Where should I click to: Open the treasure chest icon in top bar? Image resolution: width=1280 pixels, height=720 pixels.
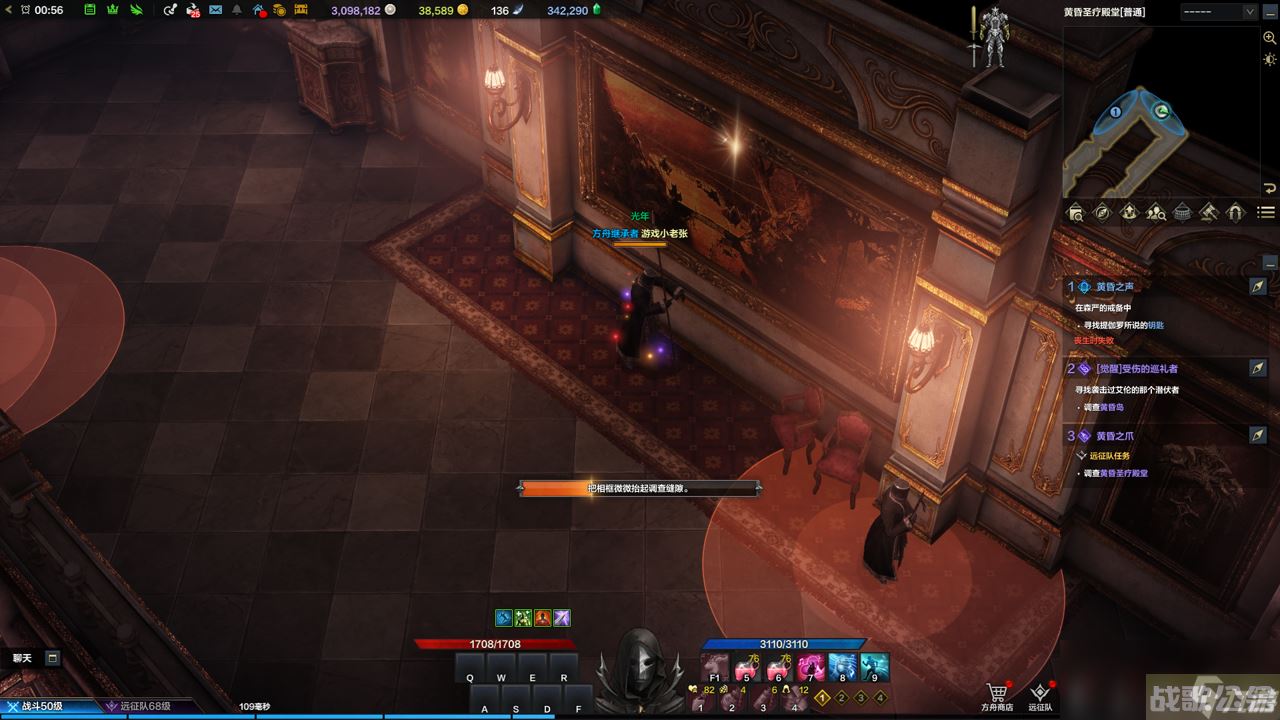pos(300,10)
